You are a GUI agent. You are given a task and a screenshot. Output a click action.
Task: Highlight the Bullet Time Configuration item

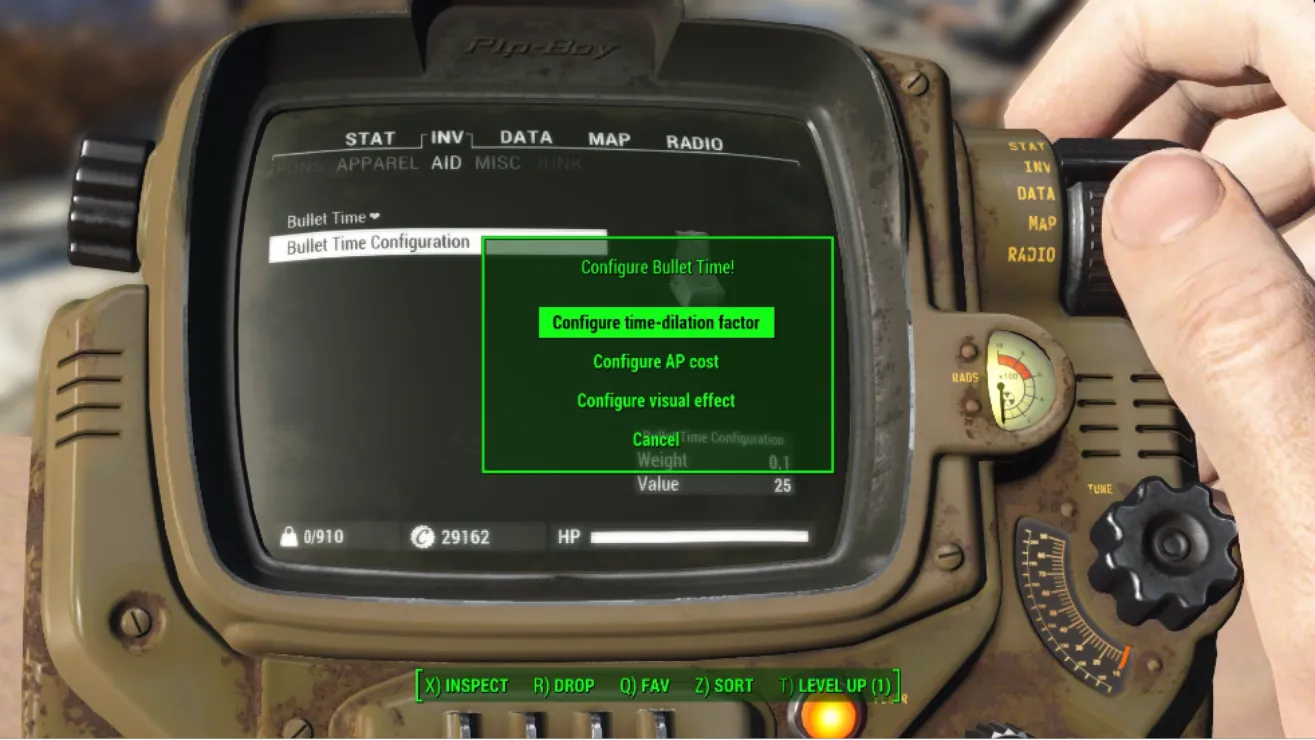378,244
